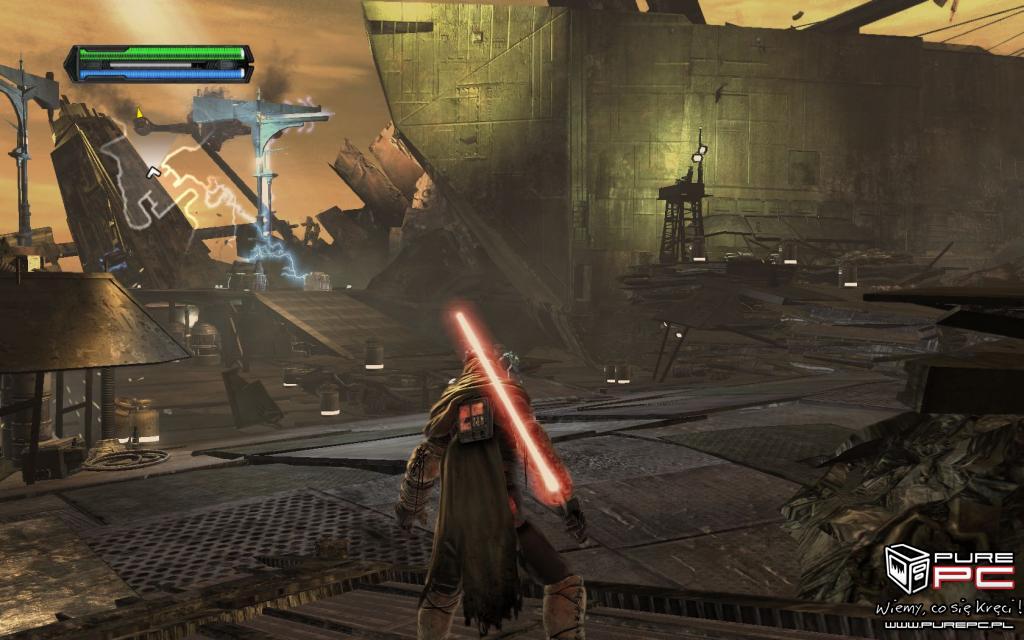Click the white player arrow on minimap
1024x640 pixels.
(154, 173)
